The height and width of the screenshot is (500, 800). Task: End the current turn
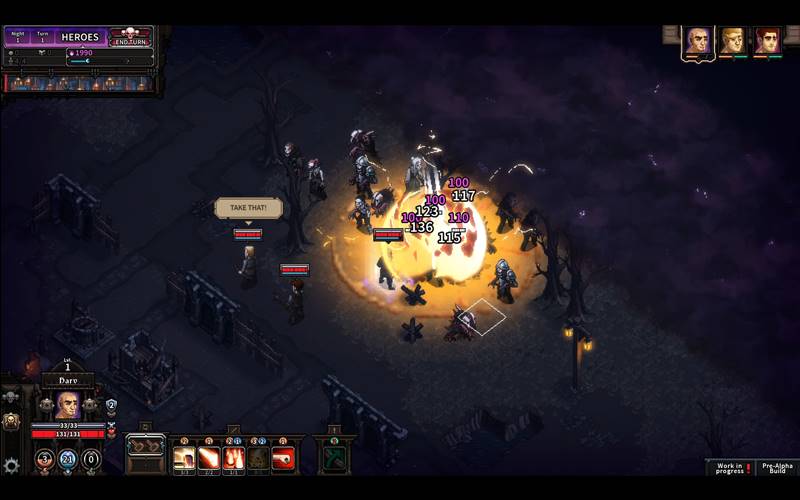click(x=132, y=39)
